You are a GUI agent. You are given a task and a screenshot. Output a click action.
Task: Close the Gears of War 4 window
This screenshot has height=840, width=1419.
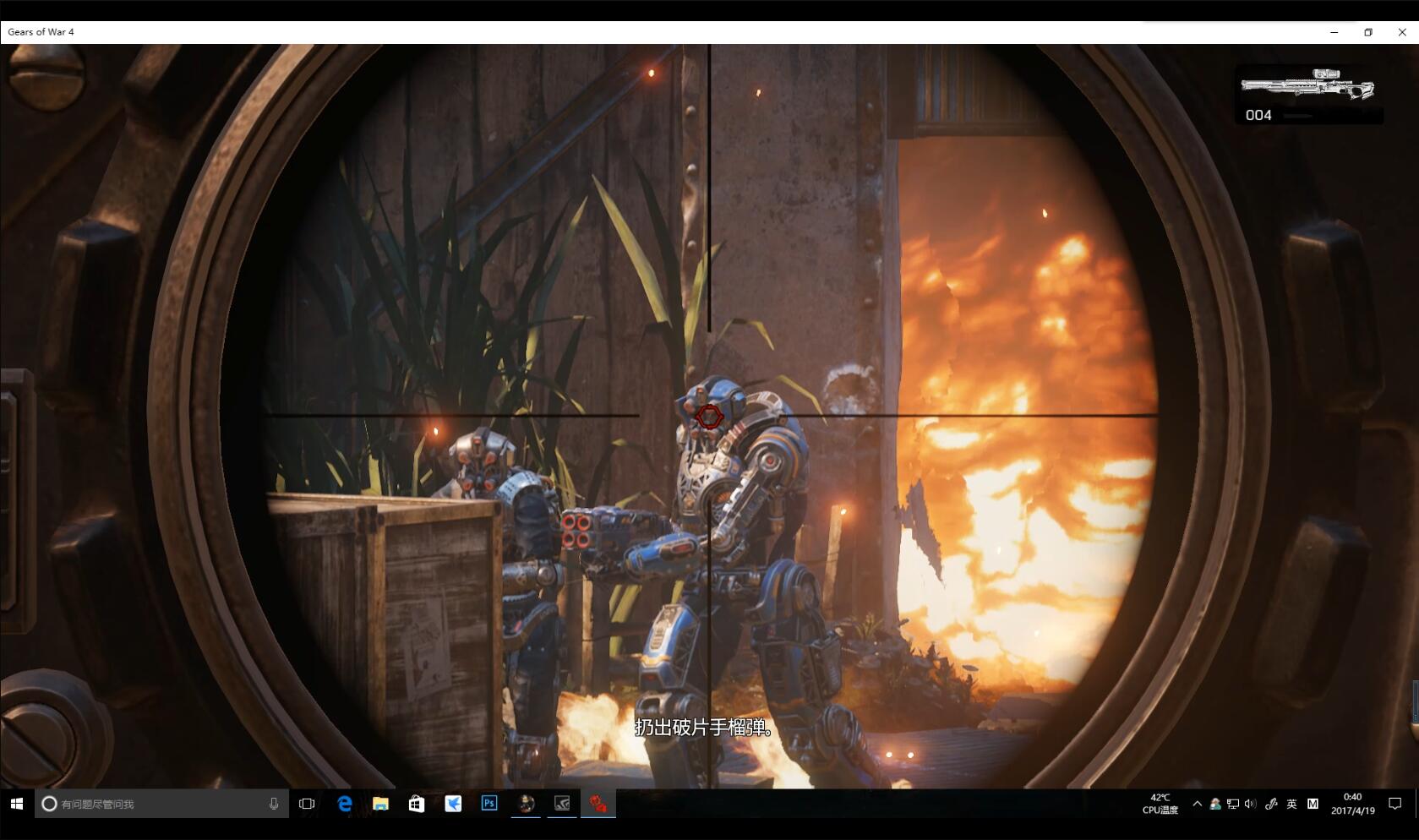[x=1402, y=32]
